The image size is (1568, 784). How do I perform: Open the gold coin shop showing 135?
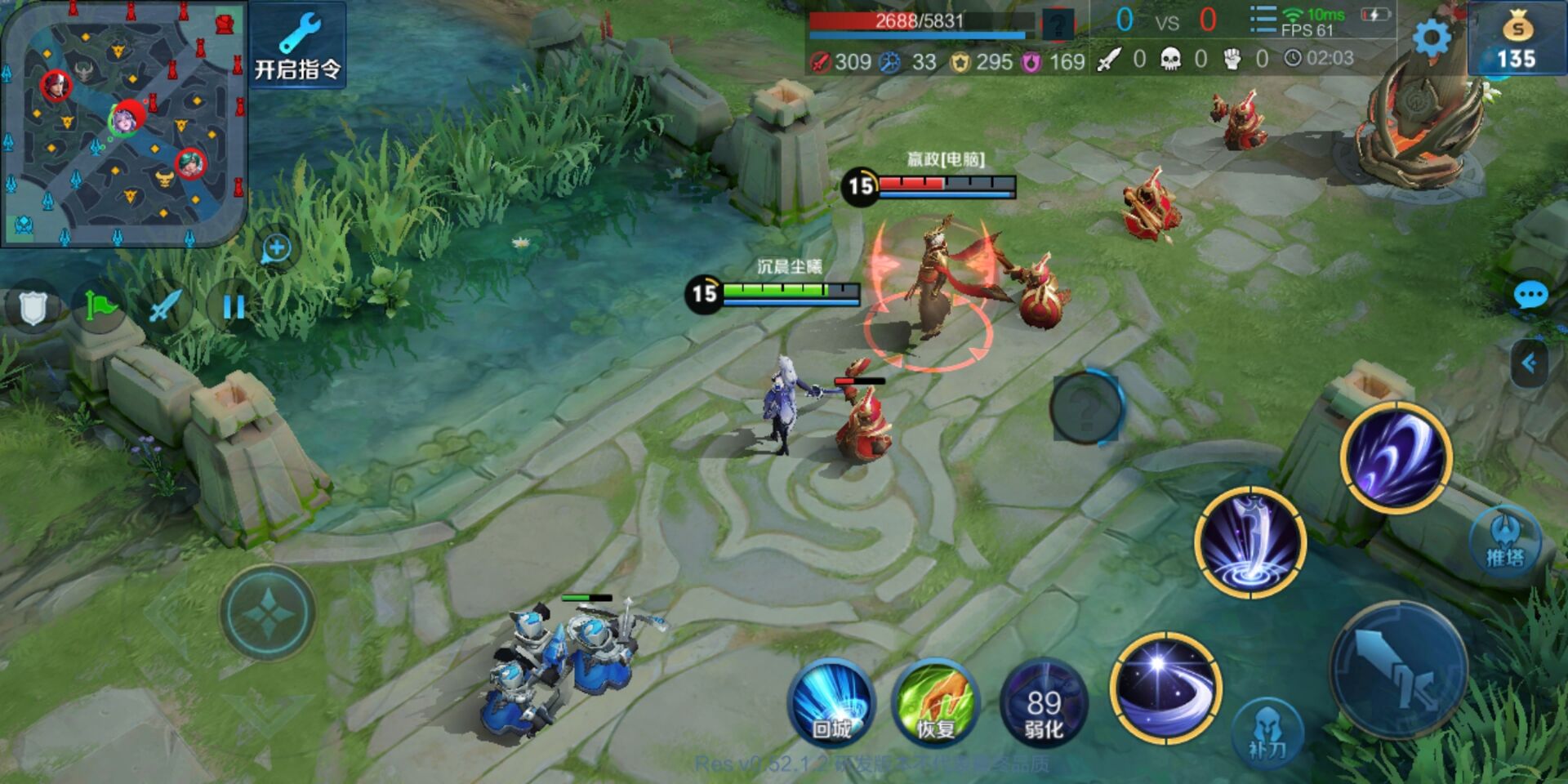tap(1517, 39)
